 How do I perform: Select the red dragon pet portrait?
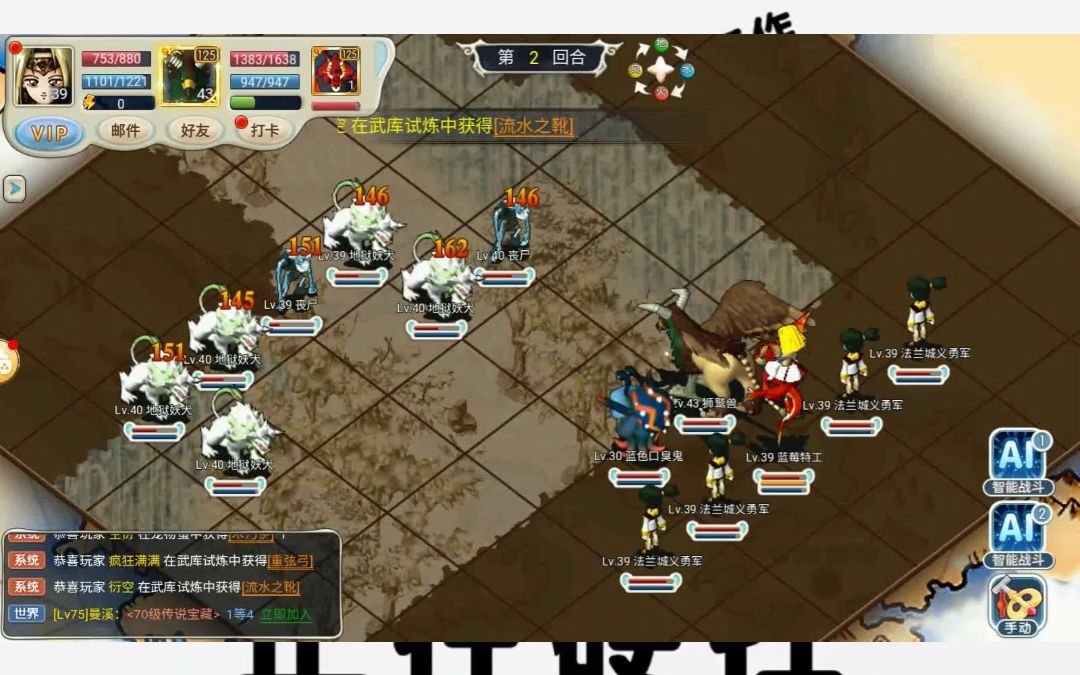(x=335, y=72)
